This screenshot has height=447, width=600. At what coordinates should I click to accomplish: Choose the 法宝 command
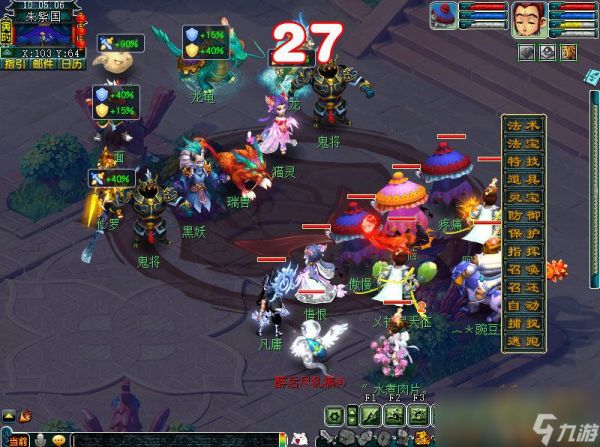[x=524, y=143]
